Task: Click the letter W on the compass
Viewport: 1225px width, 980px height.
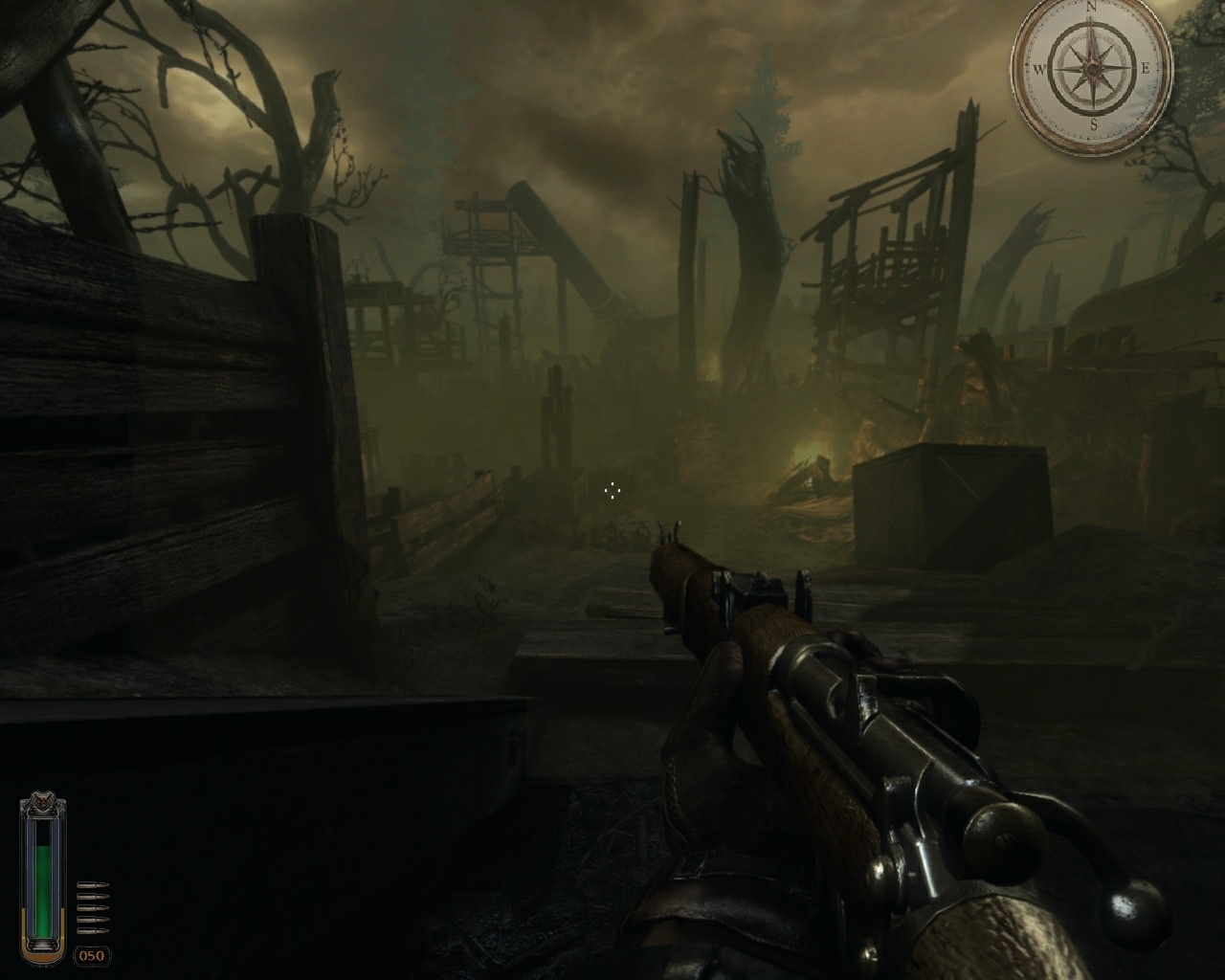Action: coord(1040,69)
